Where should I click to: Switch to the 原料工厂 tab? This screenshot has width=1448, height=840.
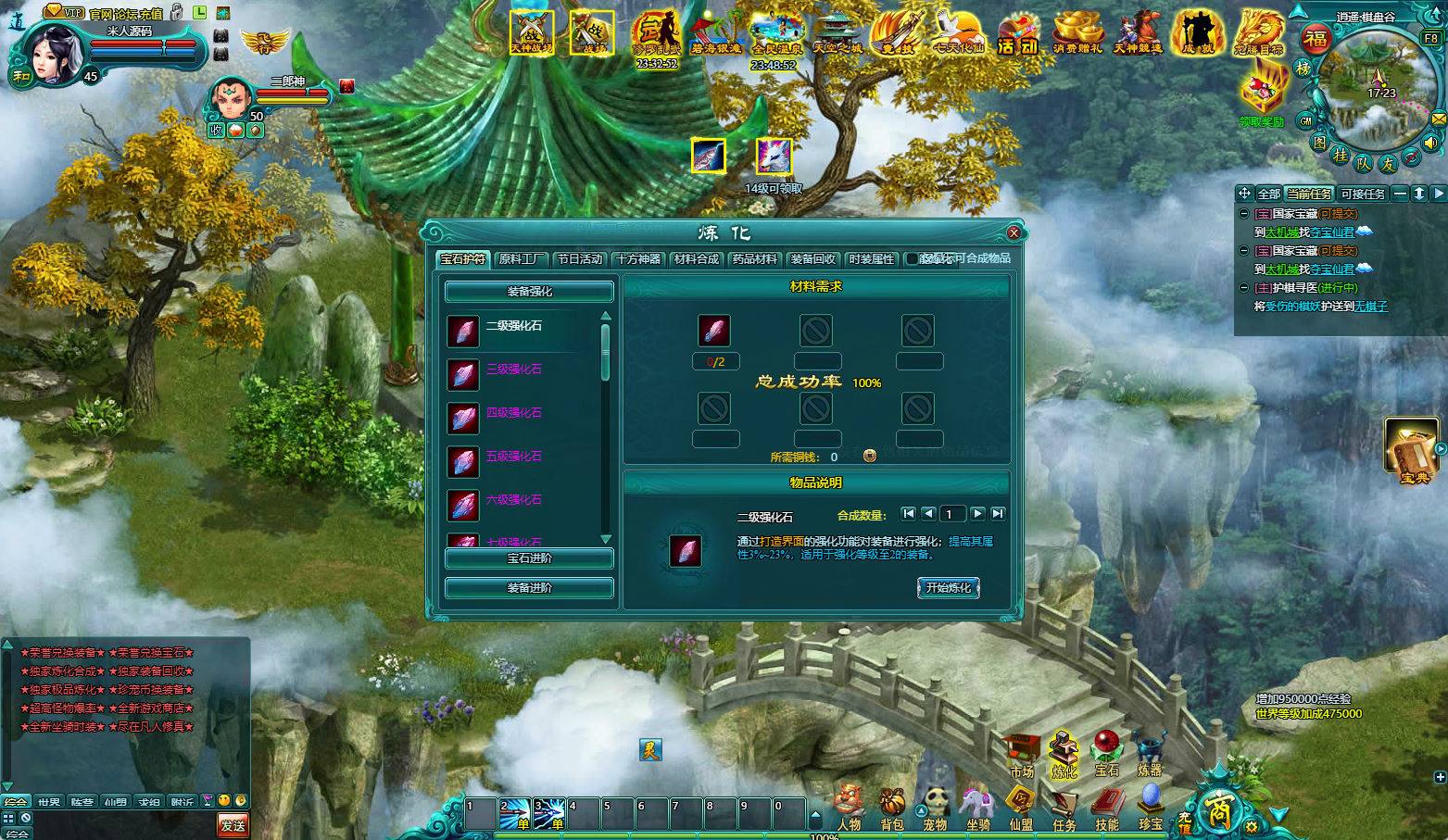521,259
